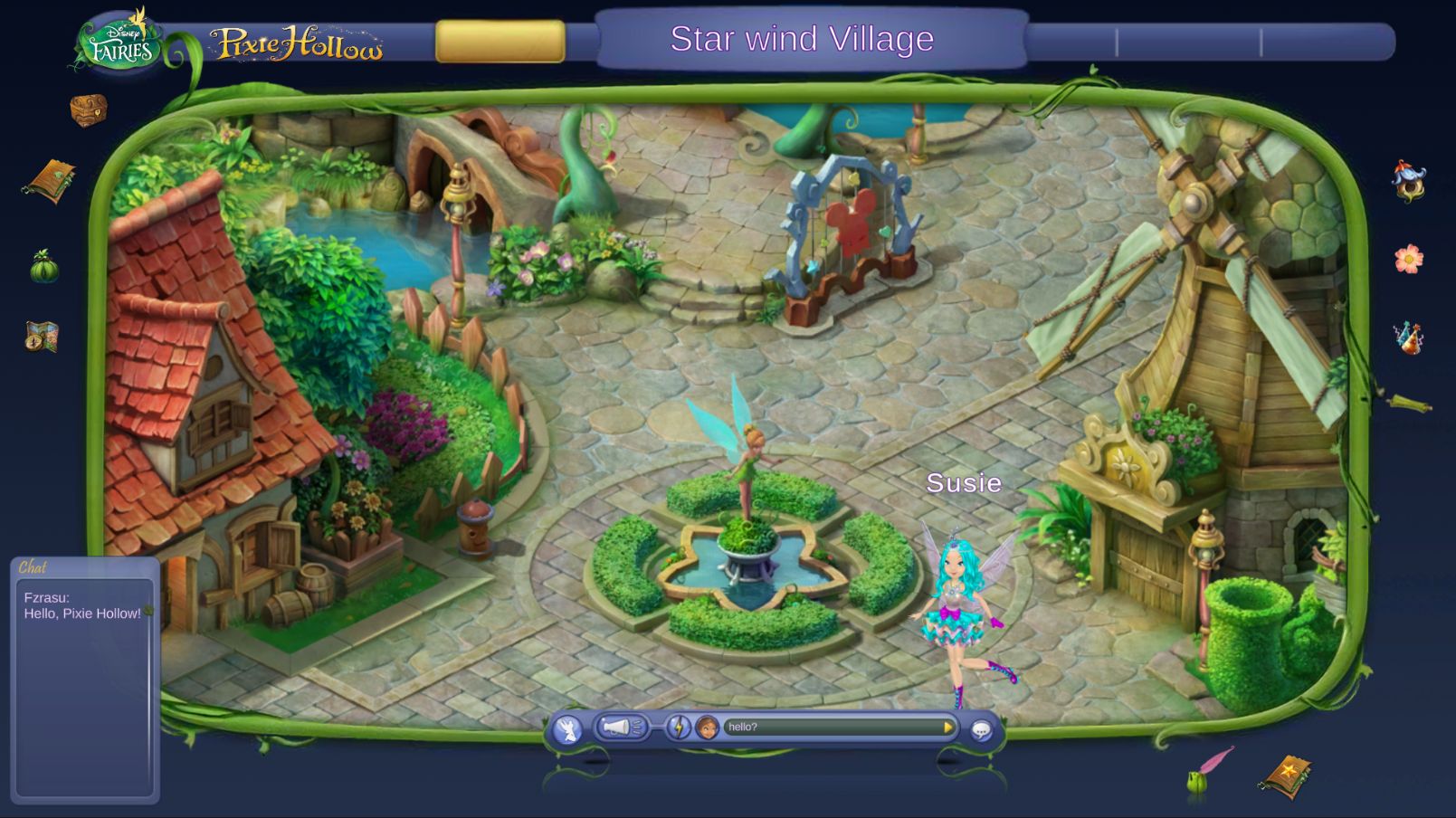Open the map with compass icon
Image resolution: width=1456 pixels, height=818 pixels.
(x=42, y=337)
